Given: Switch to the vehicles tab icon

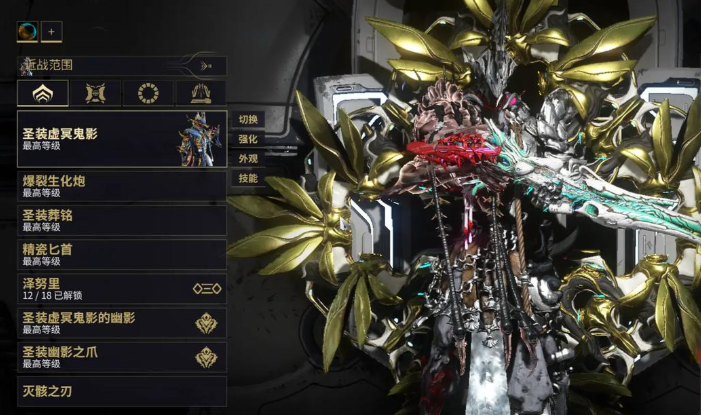Looking at the screenshot, I should point(200,94).
